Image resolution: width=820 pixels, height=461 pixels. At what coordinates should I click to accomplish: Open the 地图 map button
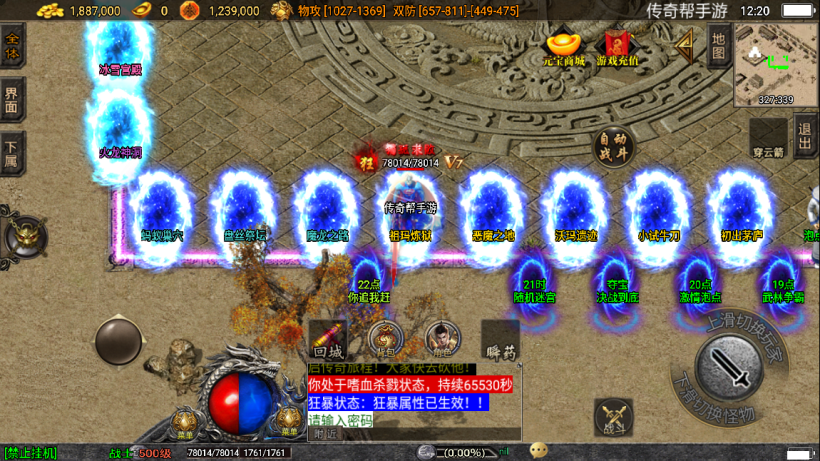[x=717, y=47]
